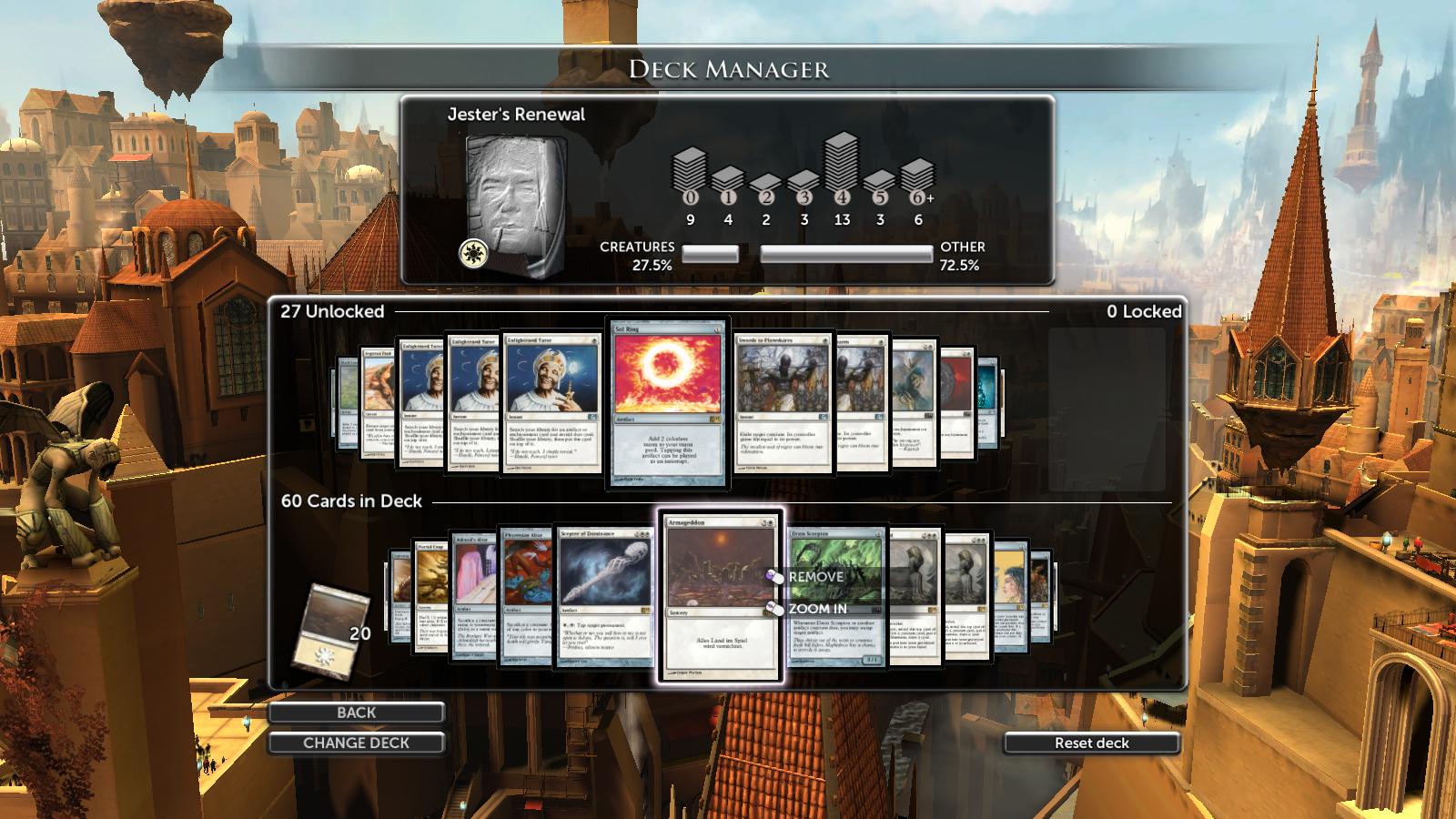Choose the Ashnod's Altar card
The height and width of the screenshot is (819, 1456).
click(x=473, y=591)
